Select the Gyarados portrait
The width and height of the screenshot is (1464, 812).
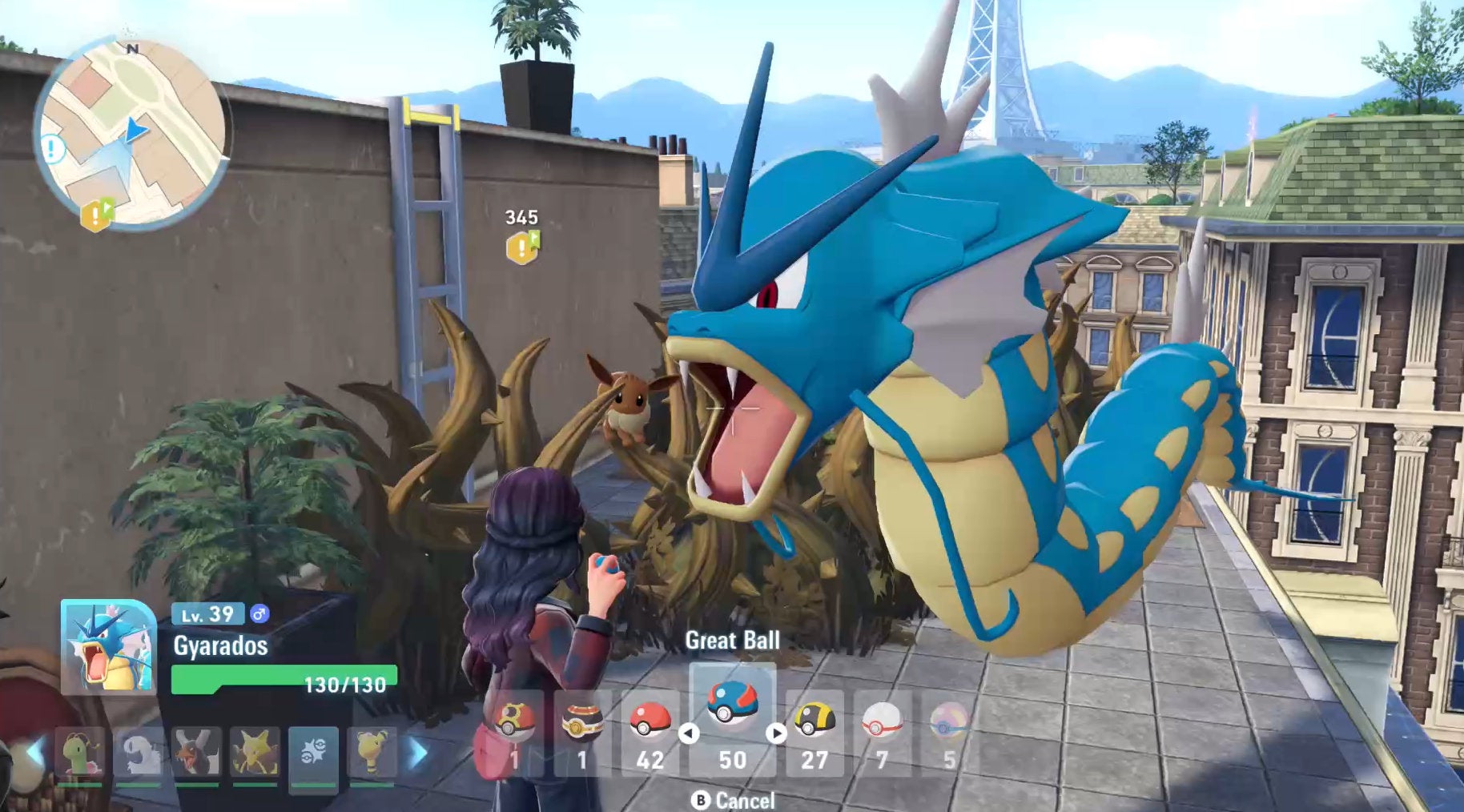109,647
